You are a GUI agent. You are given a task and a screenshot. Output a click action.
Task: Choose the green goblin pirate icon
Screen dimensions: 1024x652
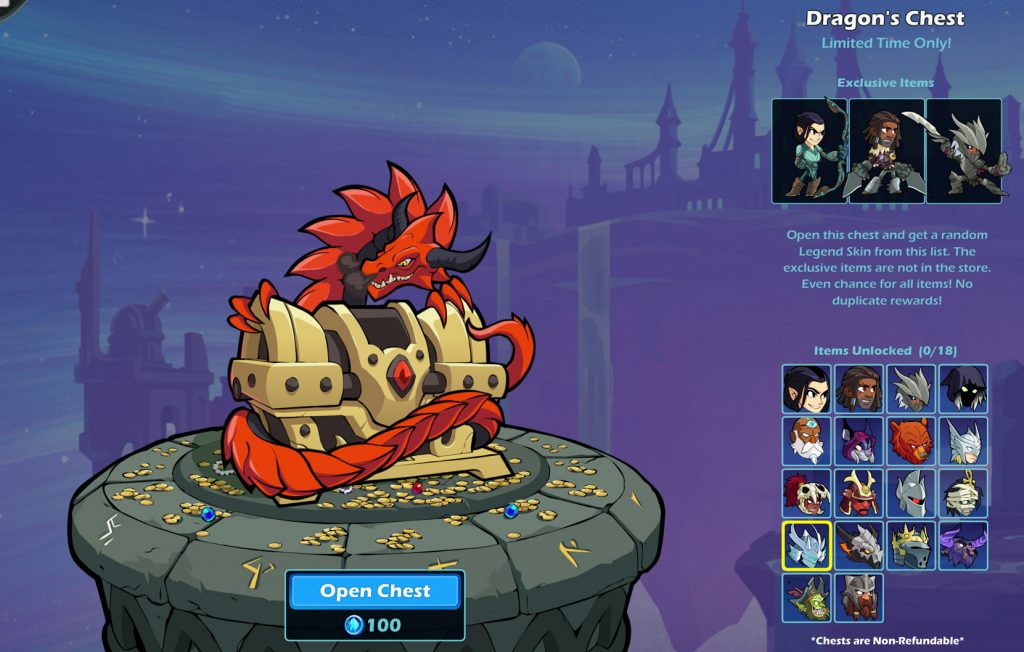[x=807, y=598]
